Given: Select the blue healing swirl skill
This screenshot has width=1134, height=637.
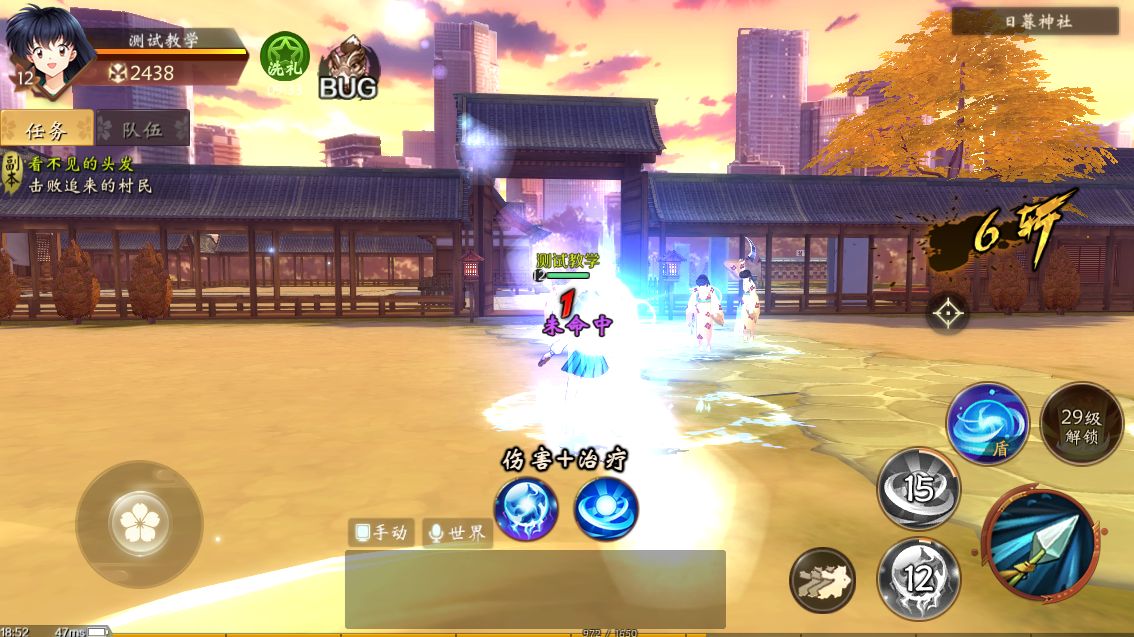Looking at the screenshot, I should tap(606, 509).
